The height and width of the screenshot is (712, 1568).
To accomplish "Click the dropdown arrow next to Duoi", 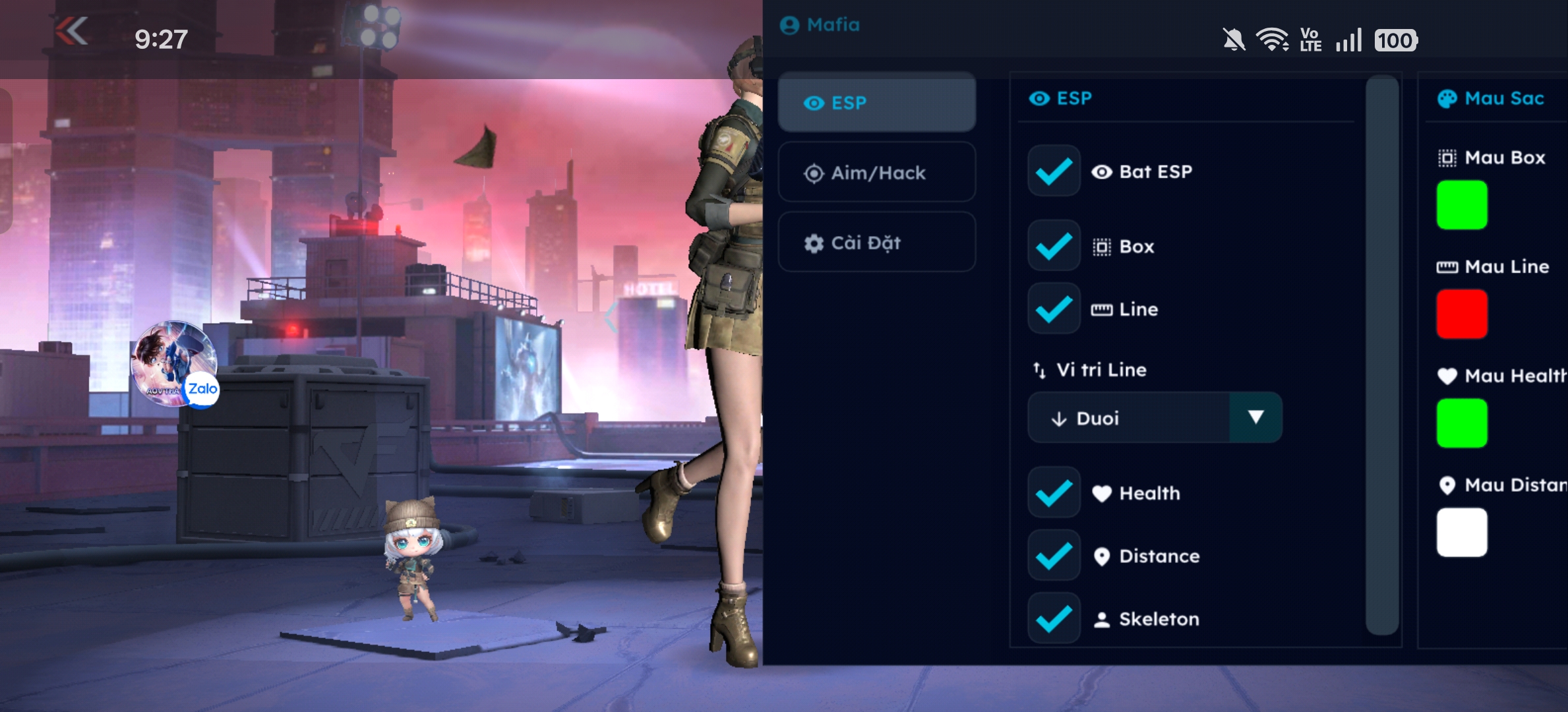I will [x=1256, y=417].
